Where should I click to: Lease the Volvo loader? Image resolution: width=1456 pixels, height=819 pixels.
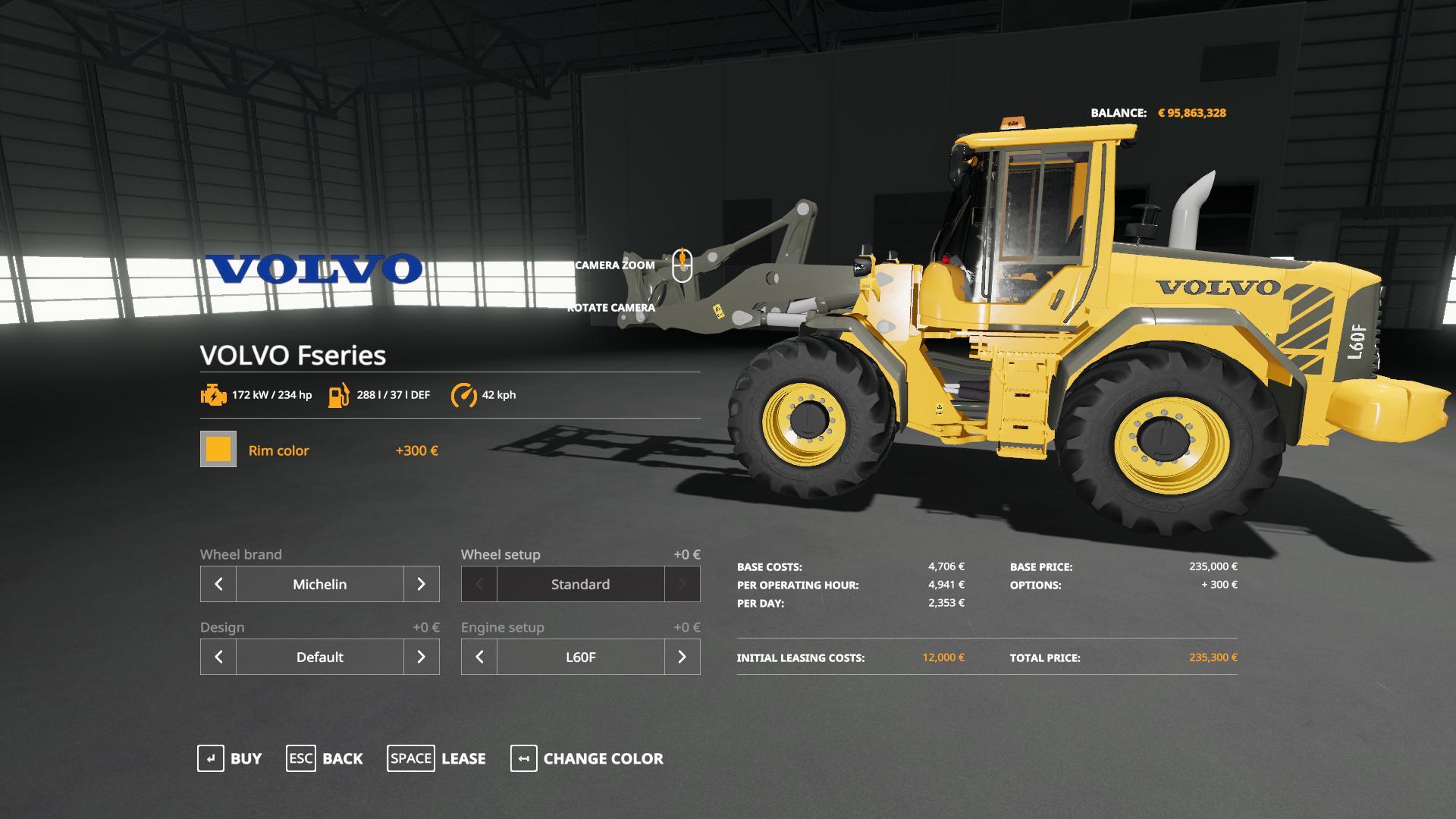(x=437, y=758)
